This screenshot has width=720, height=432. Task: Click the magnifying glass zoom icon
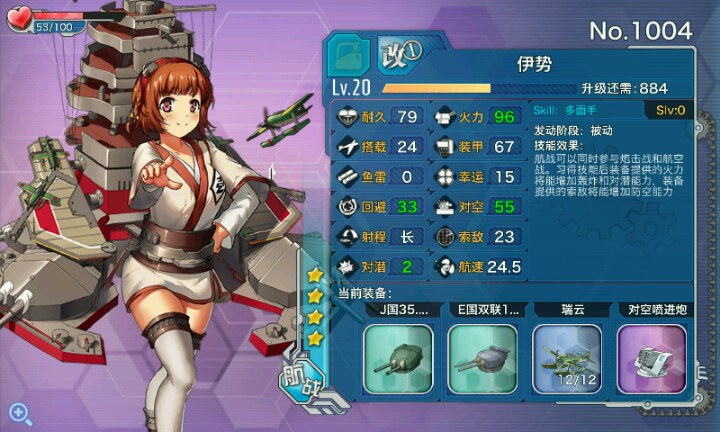click(x=19, y=411)
